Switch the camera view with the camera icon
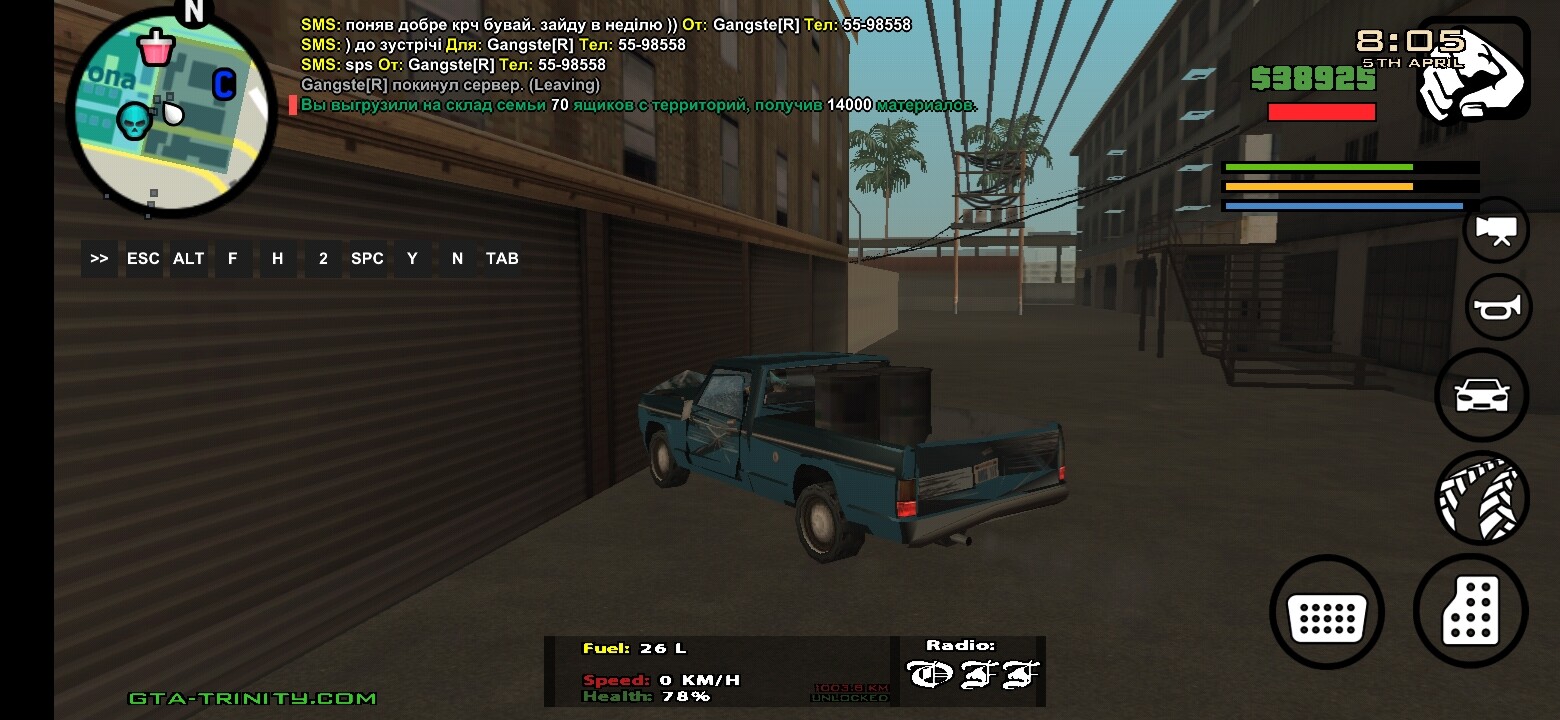1560x720 pixels. pyautogui.click(x=1496, y=230)
